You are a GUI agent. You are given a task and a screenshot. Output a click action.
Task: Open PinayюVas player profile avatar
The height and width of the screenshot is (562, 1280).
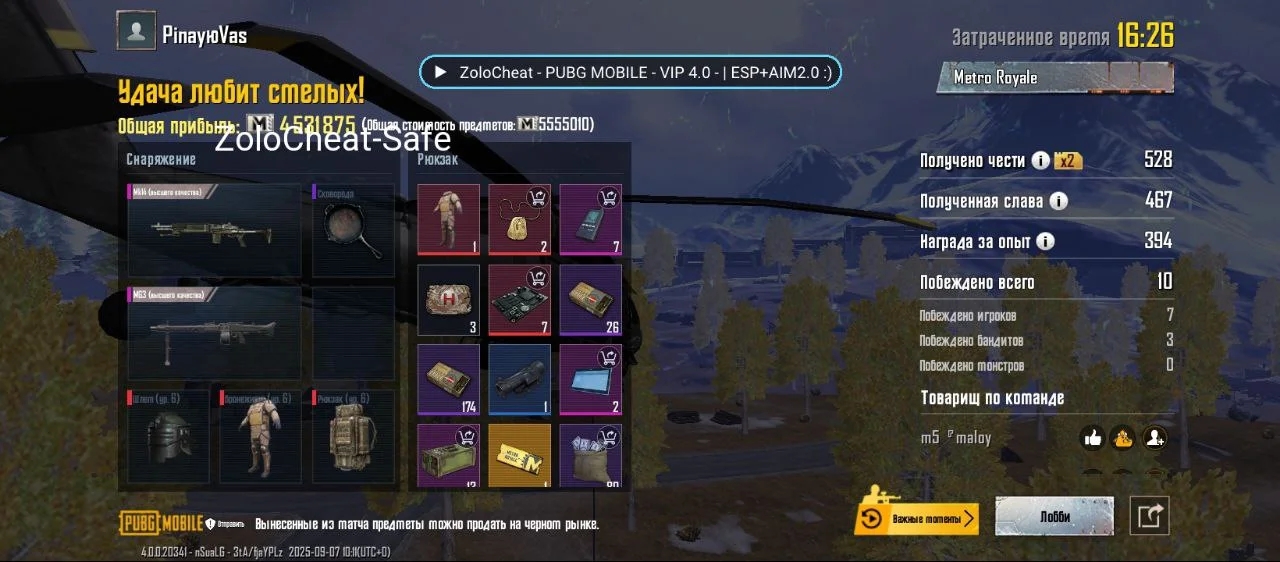[x=136, y=30]
